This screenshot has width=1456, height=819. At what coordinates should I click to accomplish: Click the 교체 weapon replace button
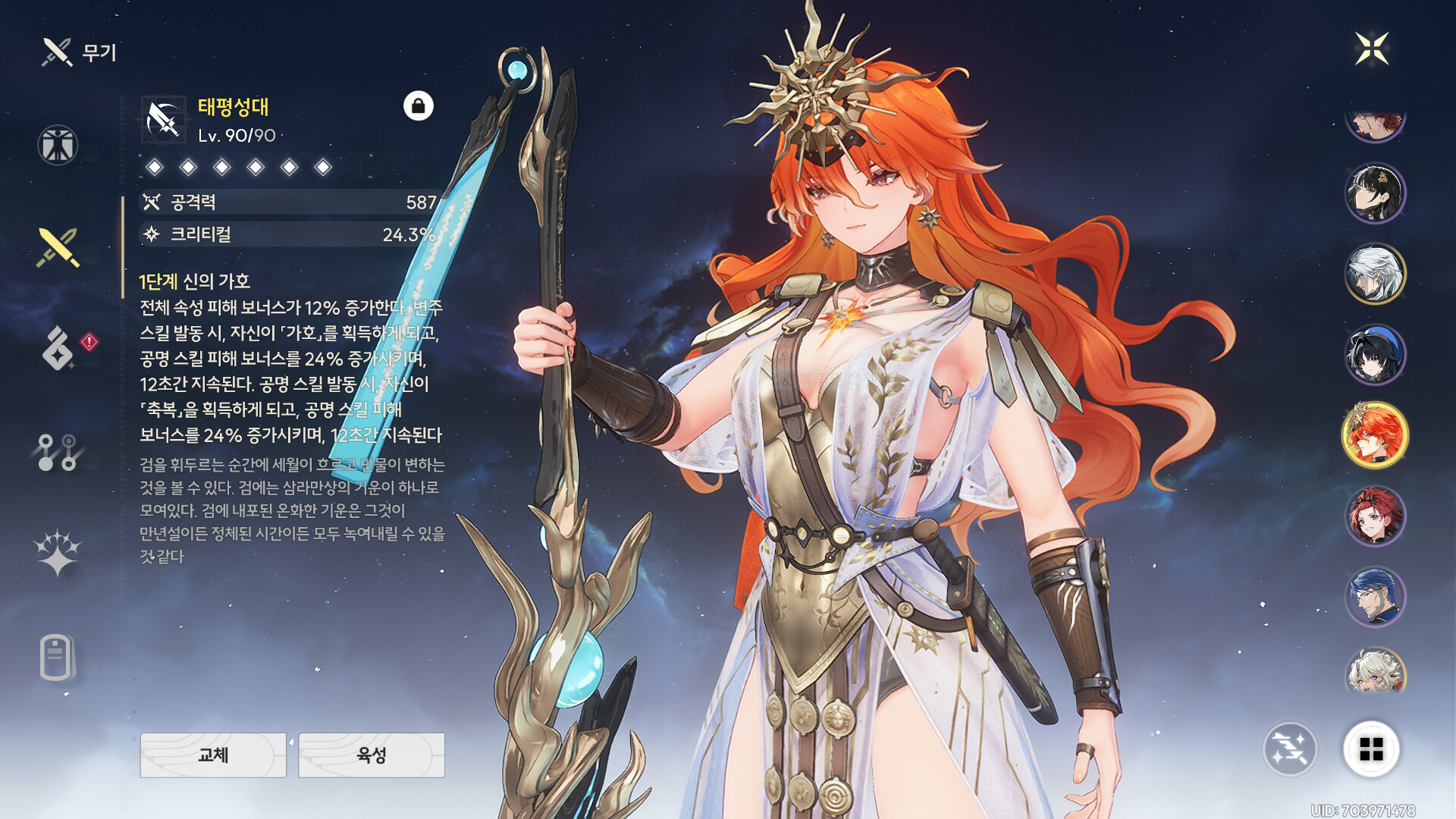[x=213, y=755]
